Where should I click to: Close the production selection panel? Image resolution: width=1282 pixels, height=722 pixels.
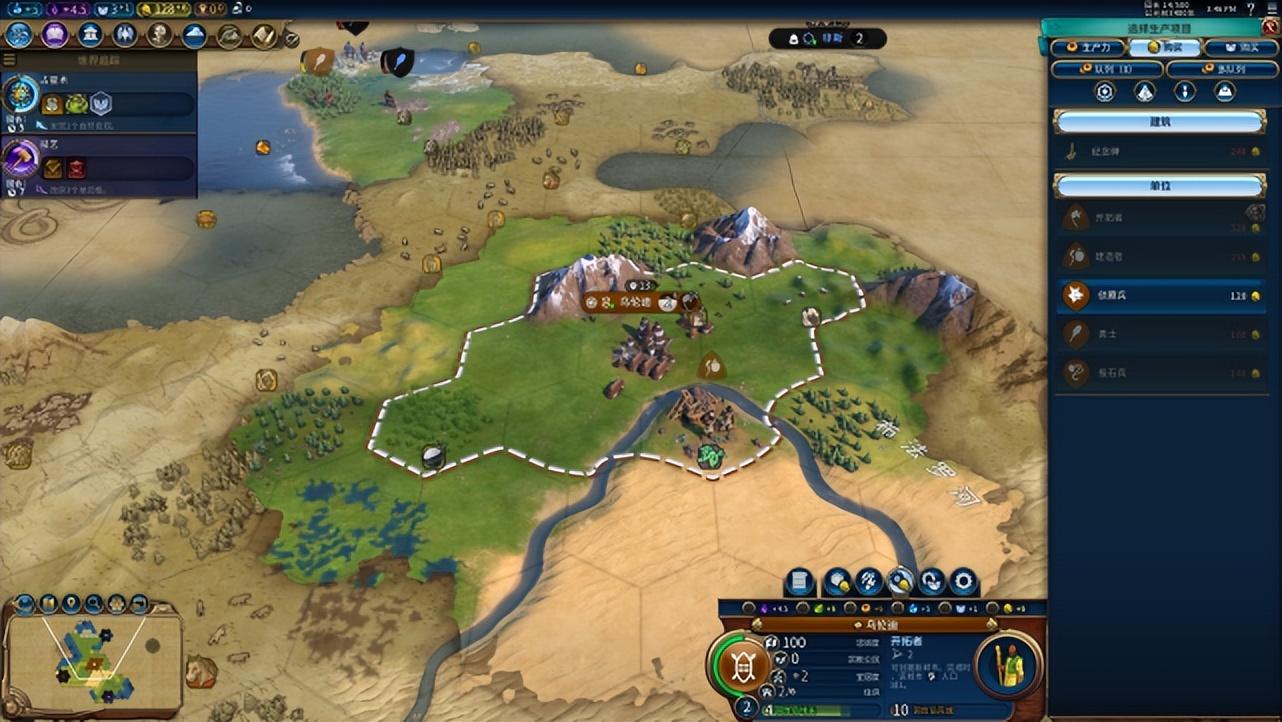(x=1271, y=27)
